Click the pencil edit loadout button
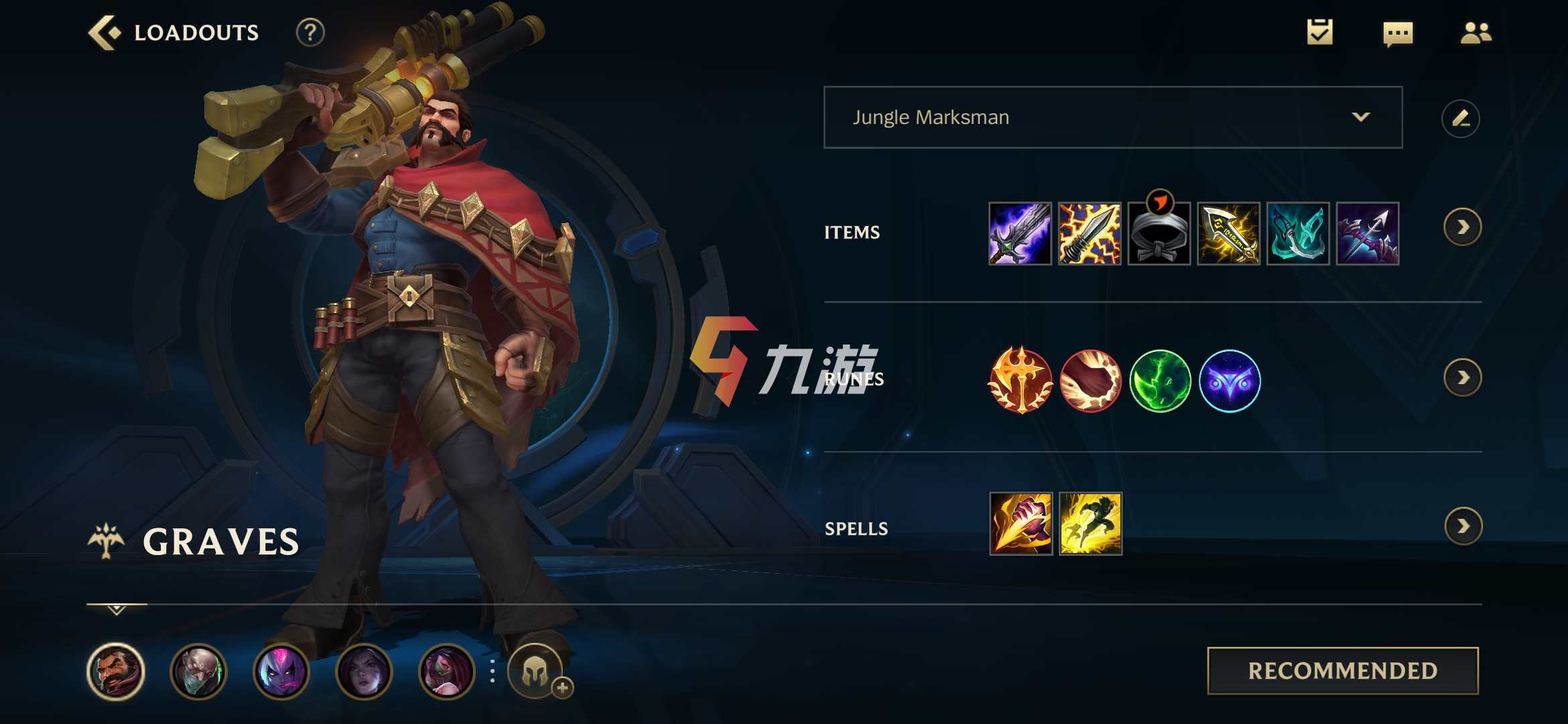 point(1460,119)
